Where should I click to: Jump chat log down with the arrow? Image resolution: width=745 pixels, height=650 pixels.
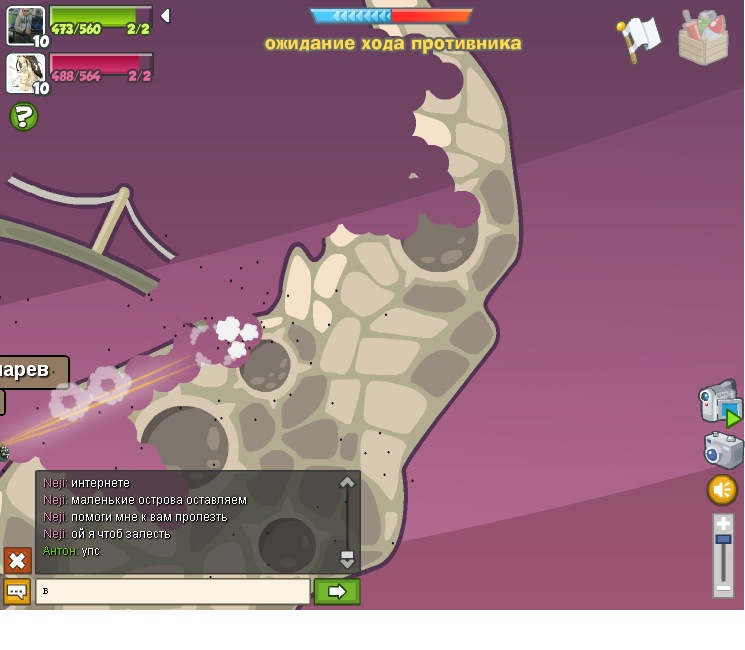(347, 559)
